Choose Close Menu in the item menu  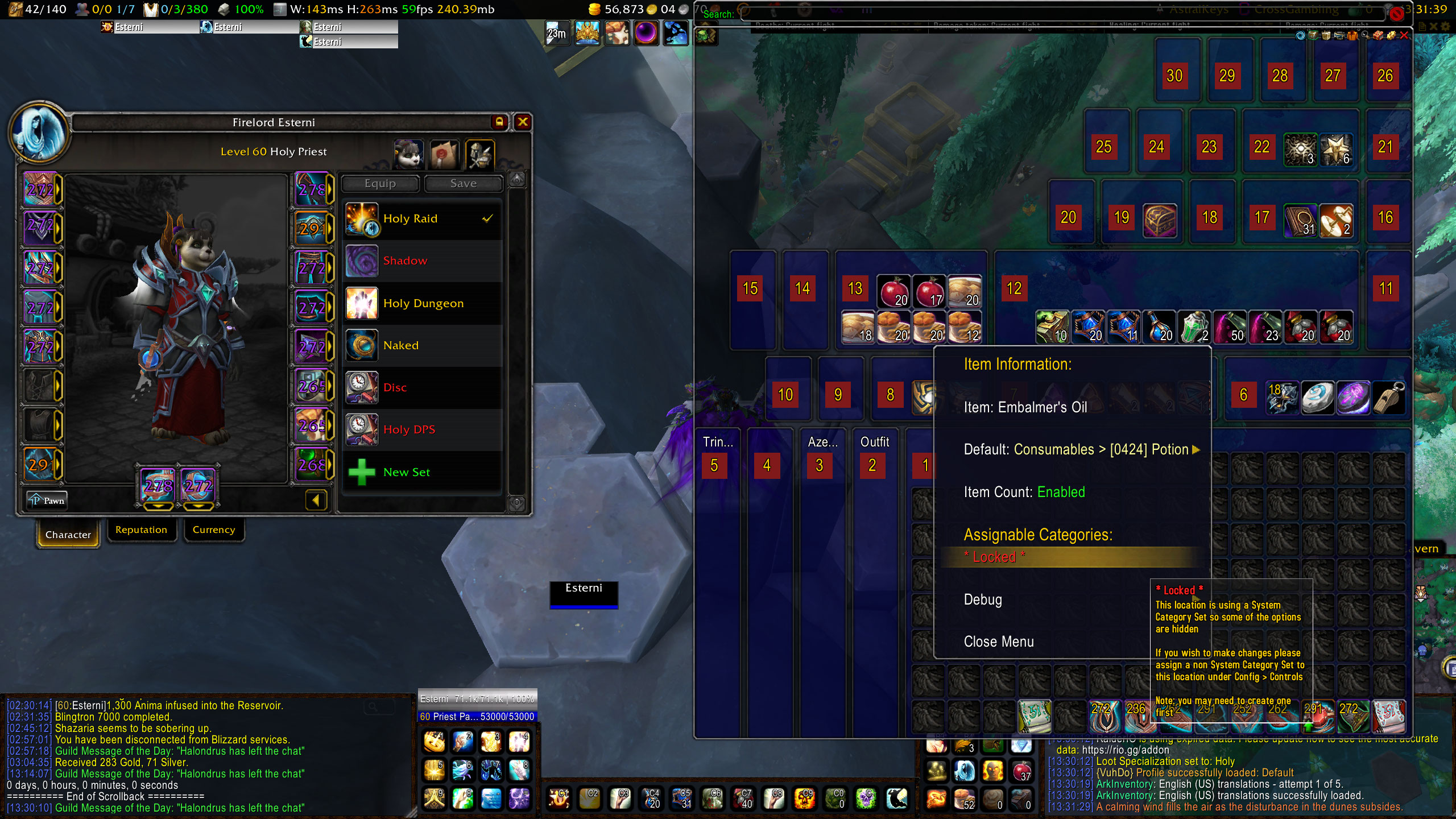click(999, 642)
